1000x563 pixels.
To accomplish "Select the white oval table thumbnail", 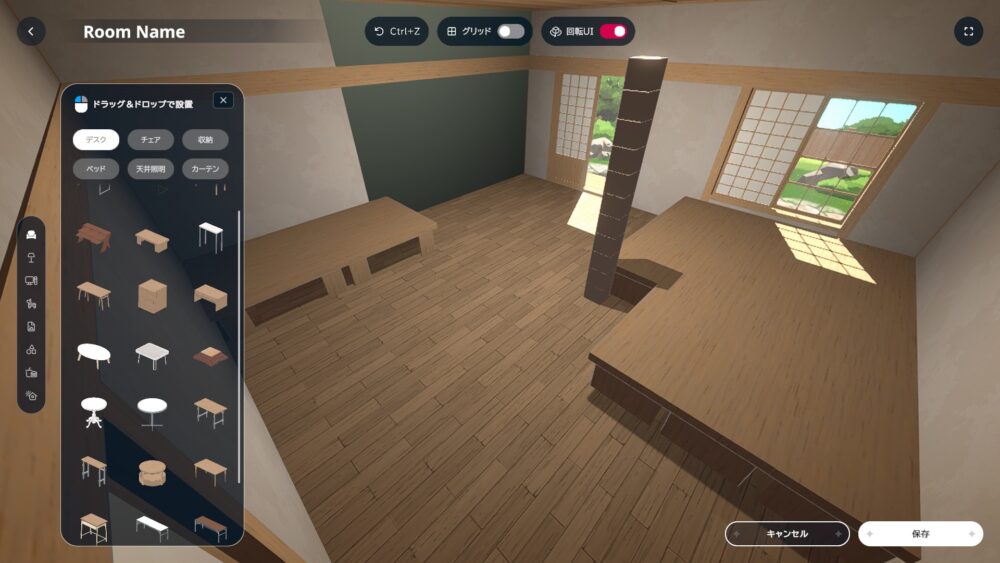I will tap(93, 353).
